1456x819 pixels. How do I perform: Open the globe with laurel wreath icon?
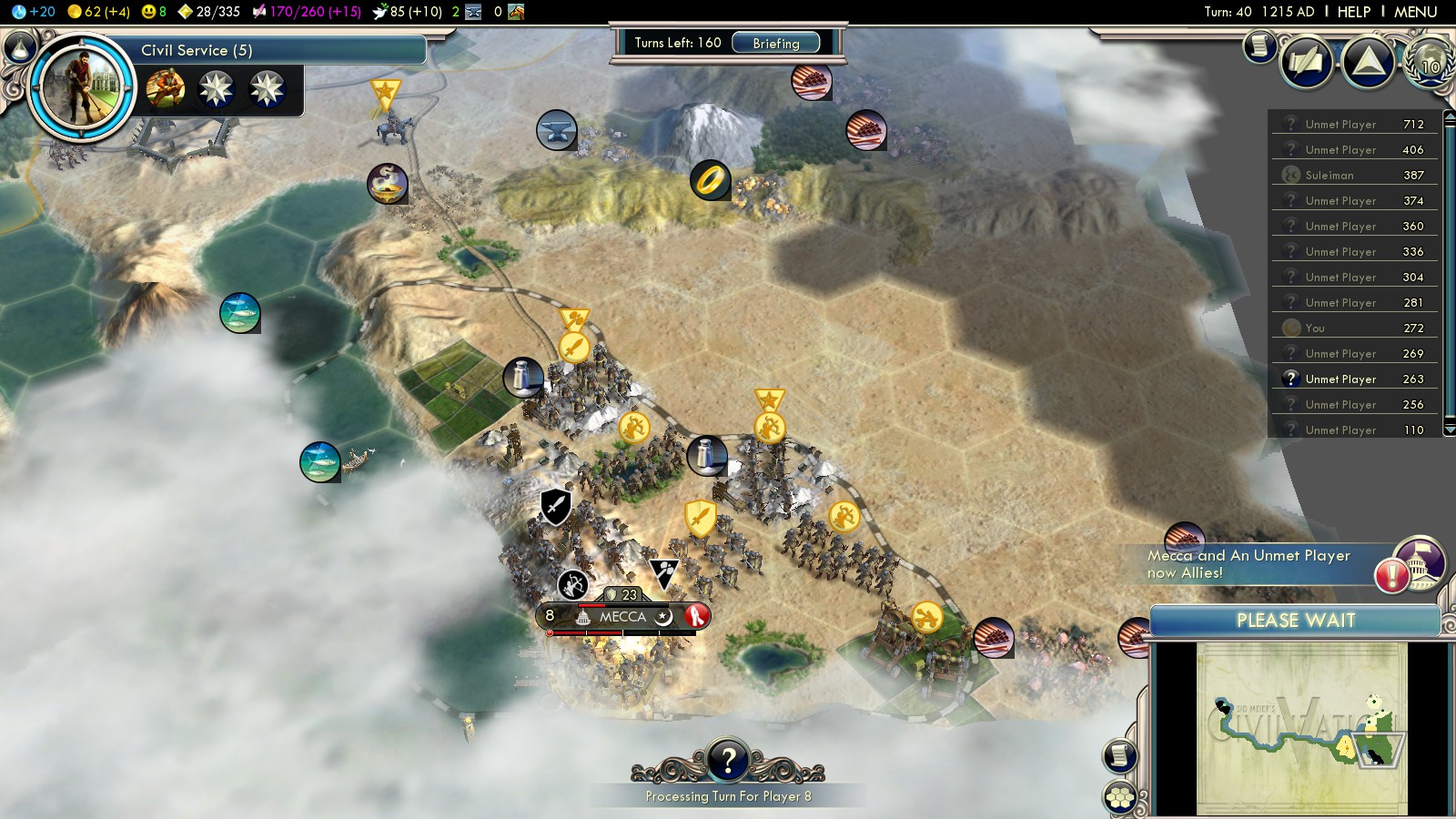click(1430, 63)
